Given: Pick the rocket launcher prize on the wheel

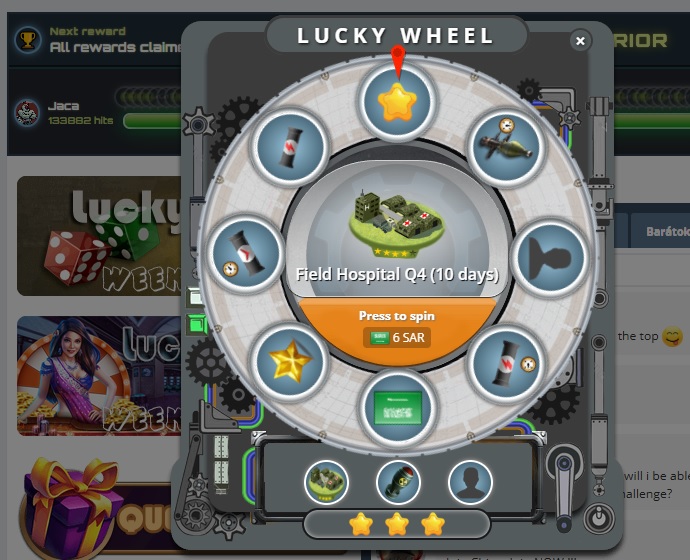Looking at the screenshot, I should (505, 147).
